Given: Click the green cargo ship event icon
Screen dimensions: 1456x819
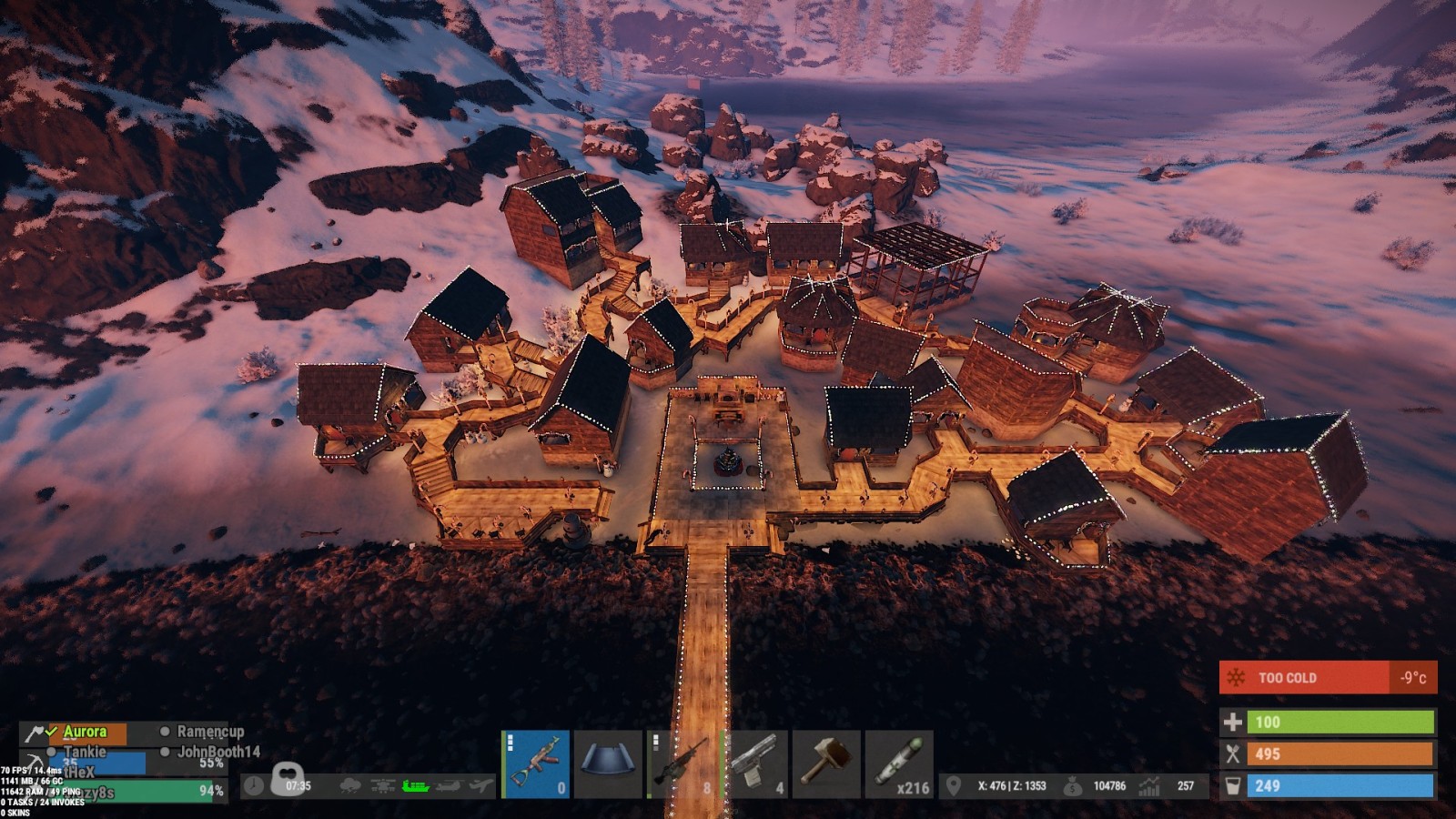Looking at the screenshot, I should tap(415, 785).
